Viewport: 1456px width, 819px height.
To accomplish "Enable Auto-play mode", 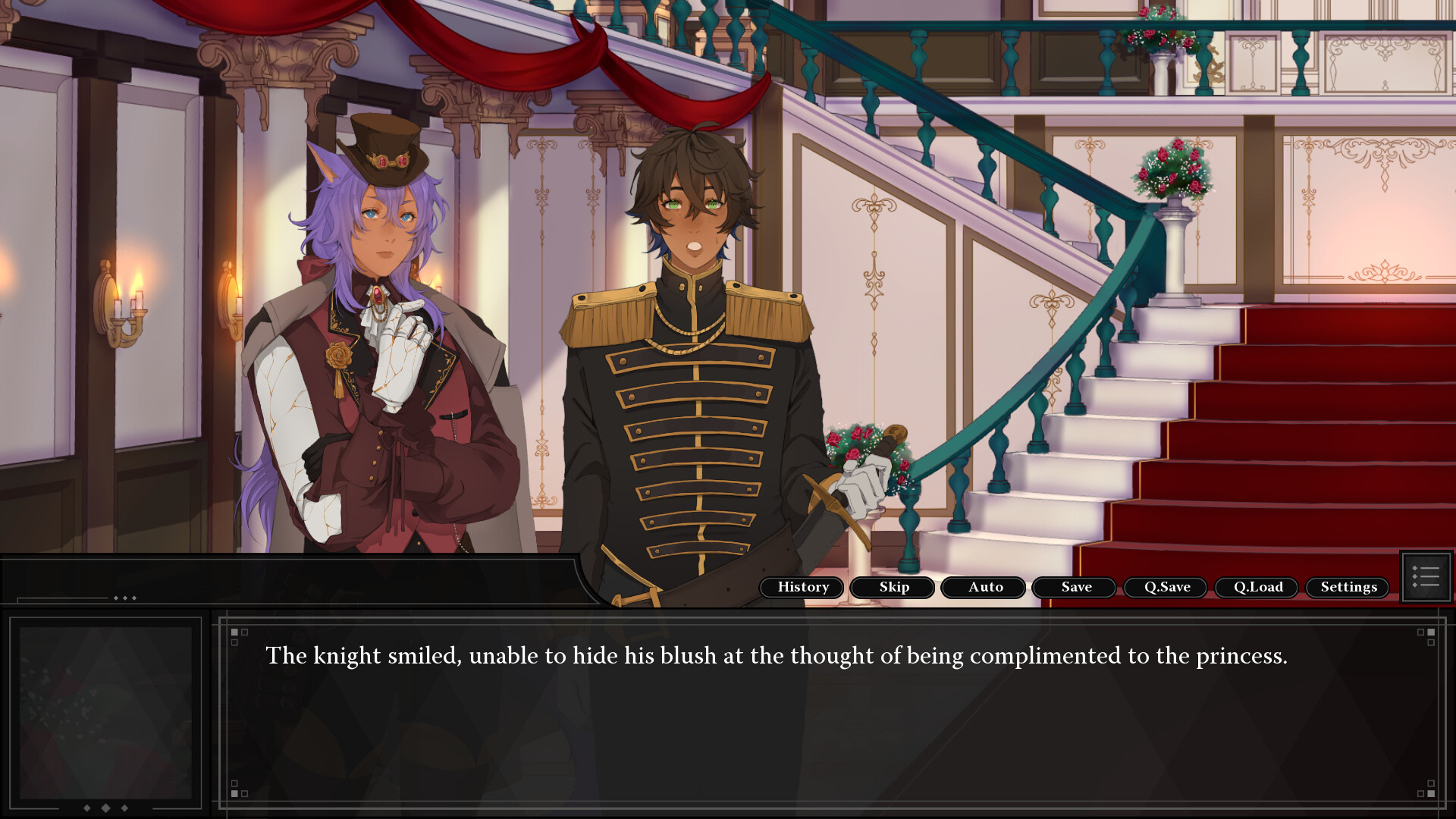I will click(983, 587).
